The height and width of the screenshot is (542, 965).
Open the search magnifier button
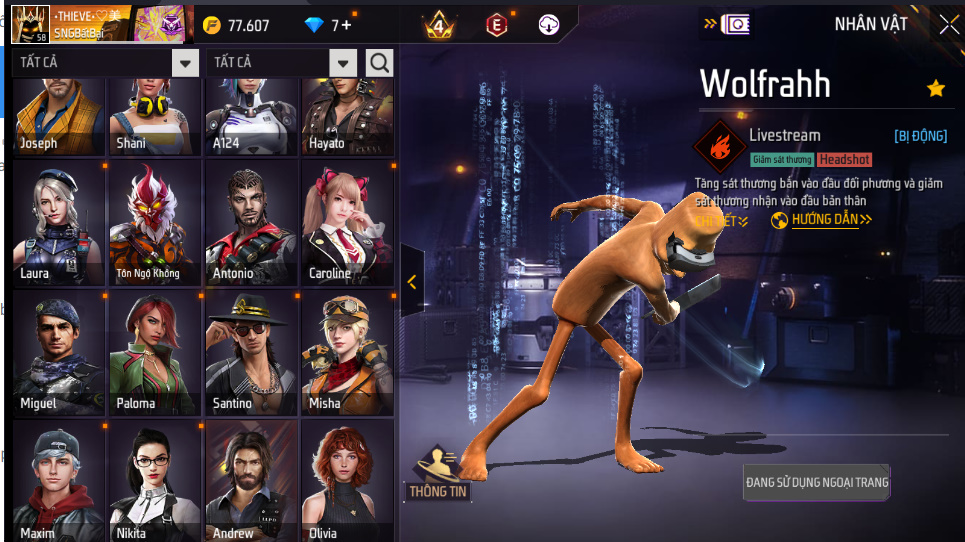pyautogui.click(x=380, y=63)
